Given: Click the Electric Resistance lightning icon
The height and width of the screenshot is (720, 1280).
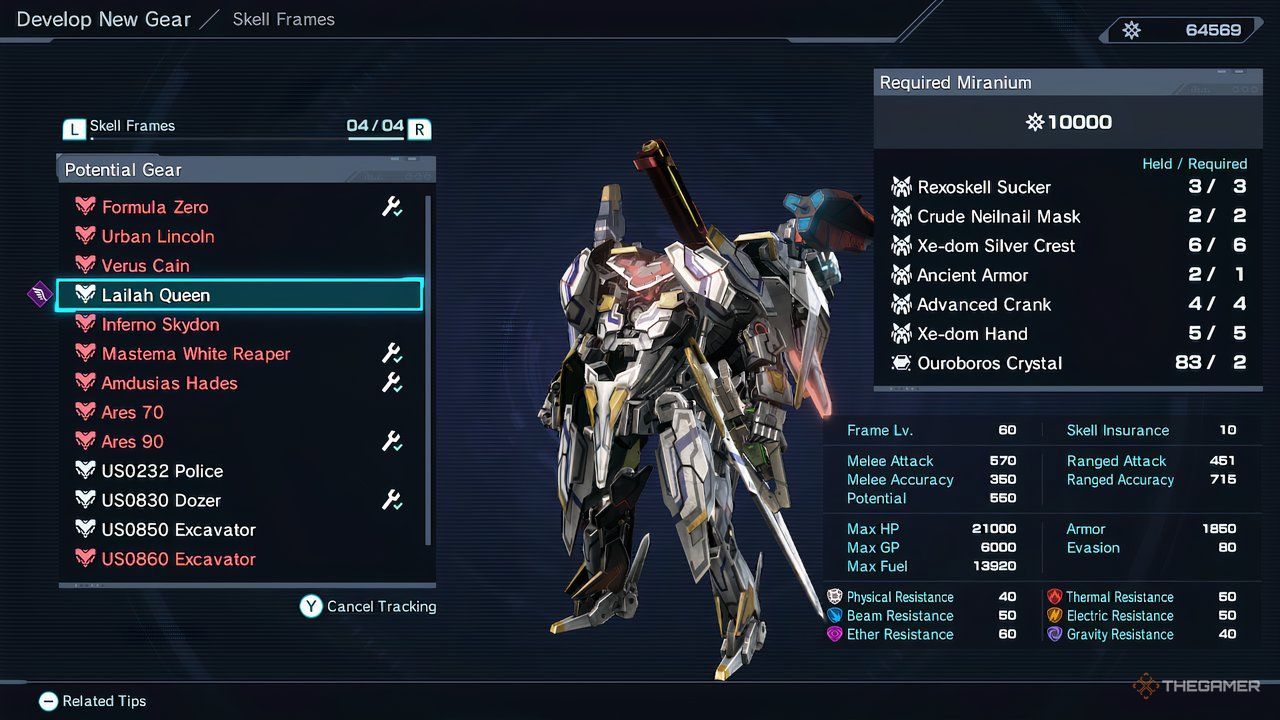Looking at the screenshot, I should [x=1056, y=615].
